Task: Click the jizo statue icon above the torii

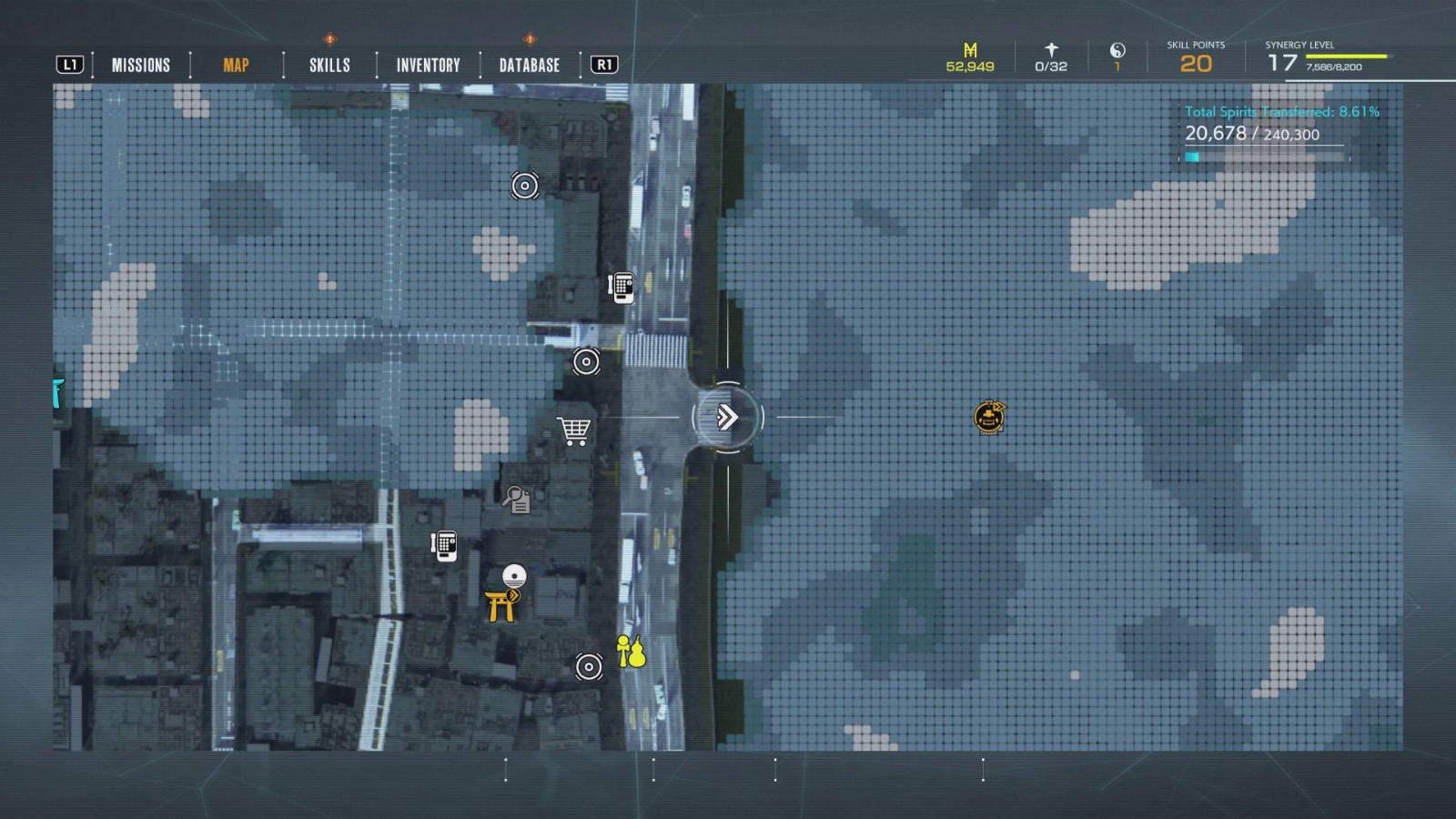Action: [513, 574]
